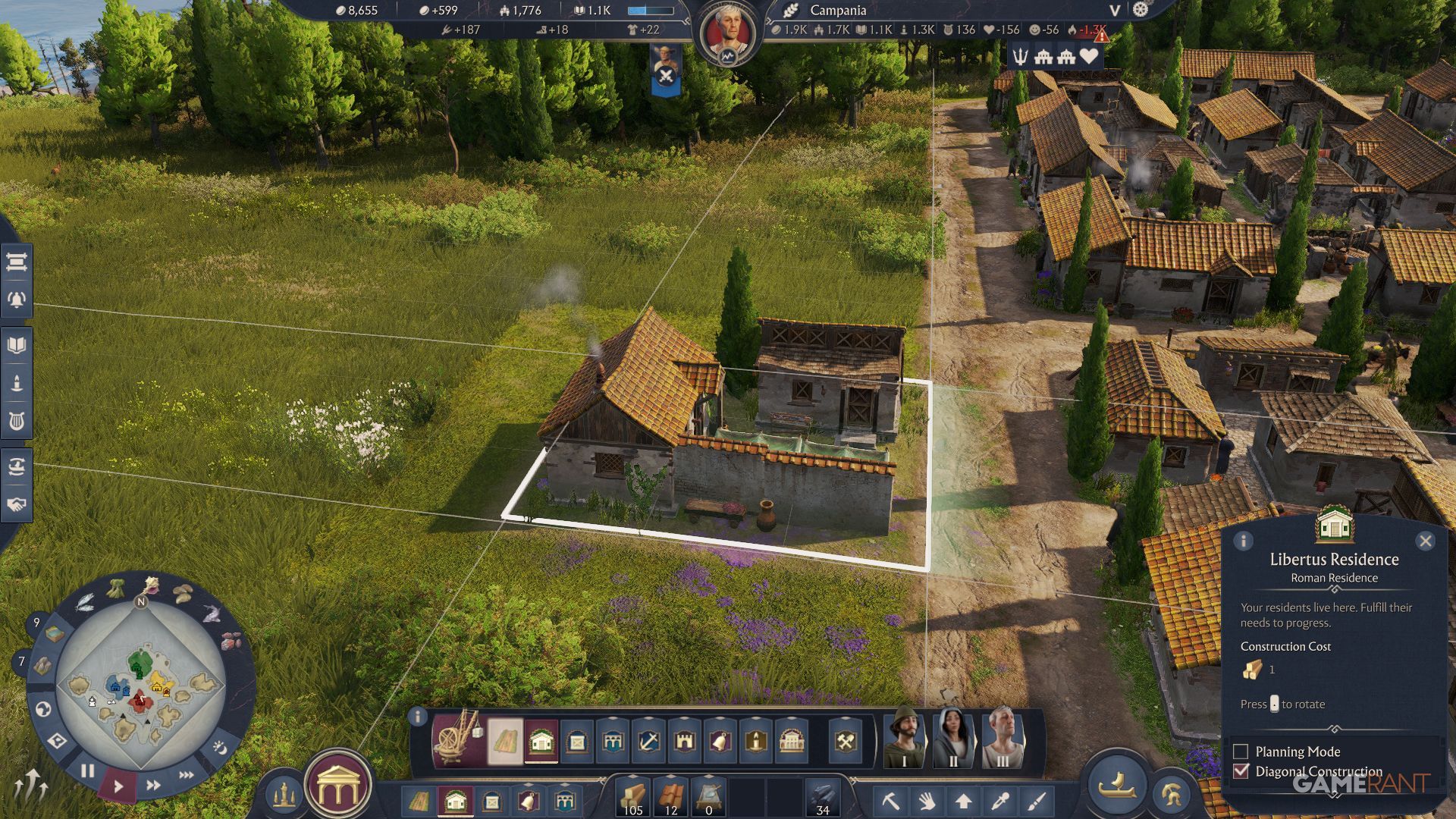Open the settings gear menu
Image resolution: width=1456 pixels, height=819 pixels.
pyautogui.click(x=1140, y=10)
